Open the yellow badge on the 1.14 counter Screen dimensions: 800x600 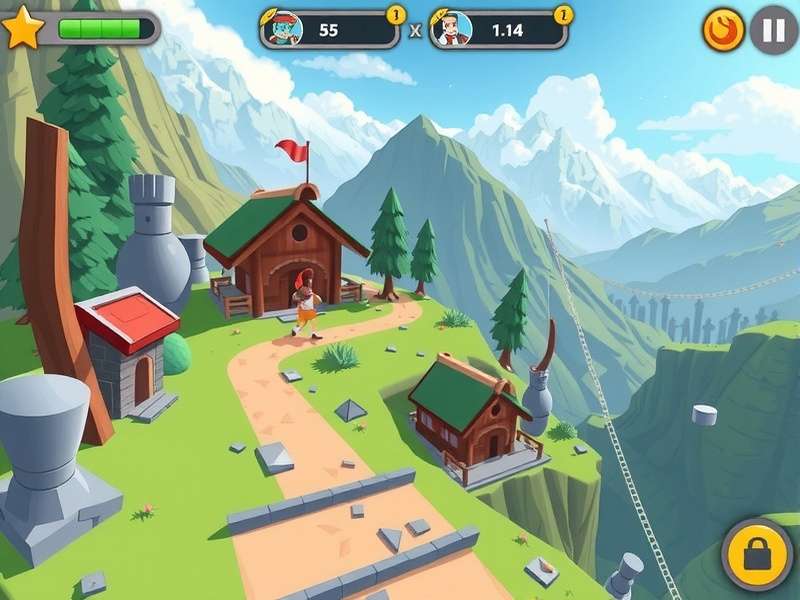(564, 14)
